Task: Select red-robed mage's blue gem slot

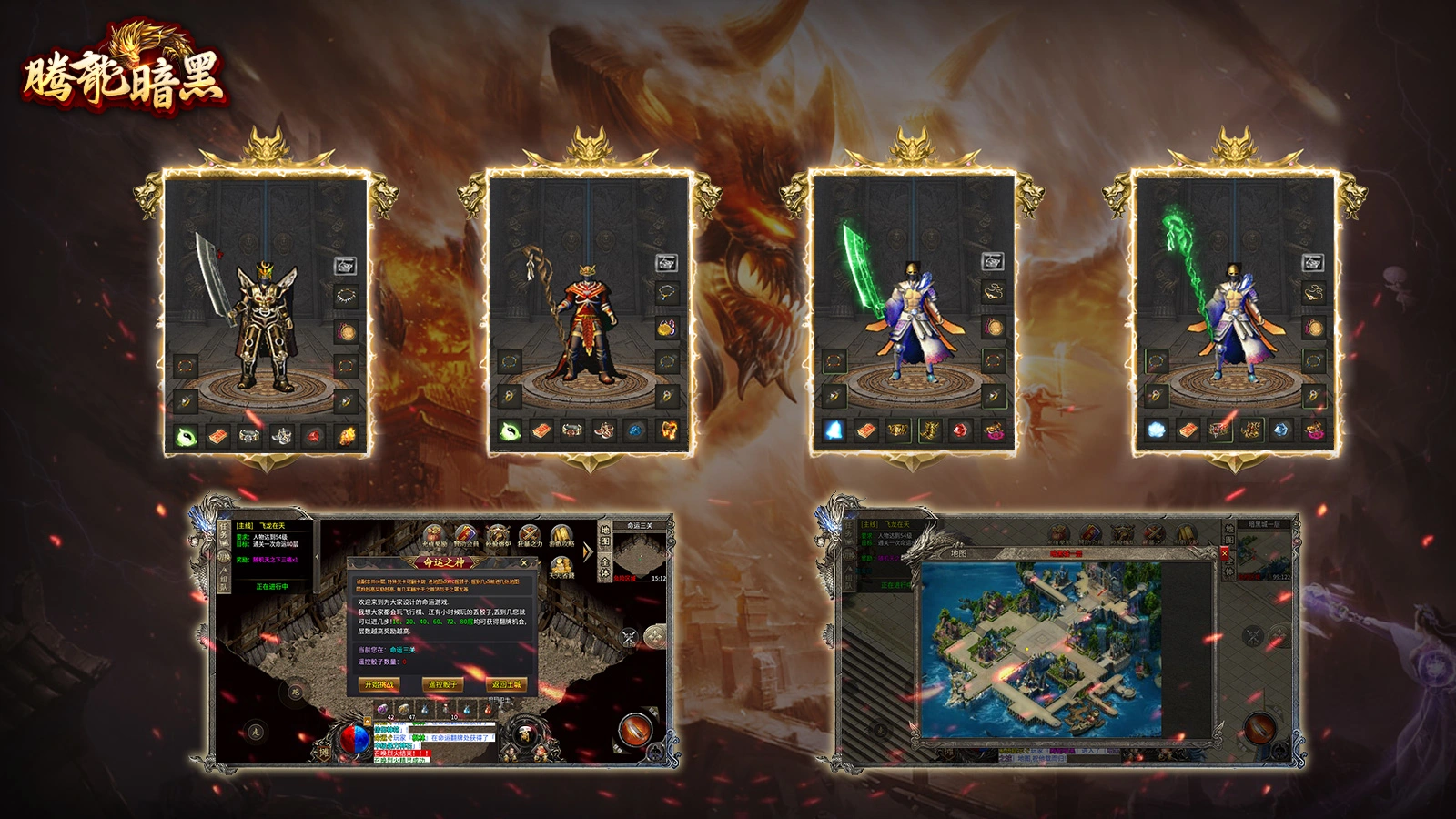Action: (636, 429)
